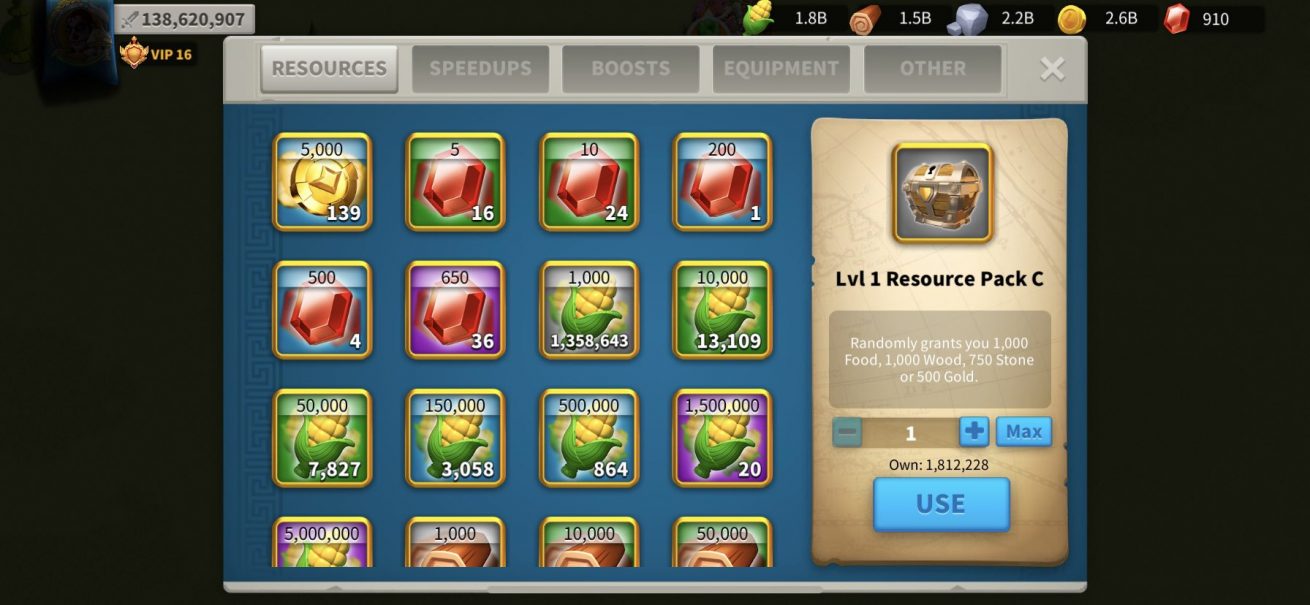This screenshot has width=1310, height=605.
Task: Pick the 1,000 food item slot
Action: pyautogui.click(x=589, y=310)
